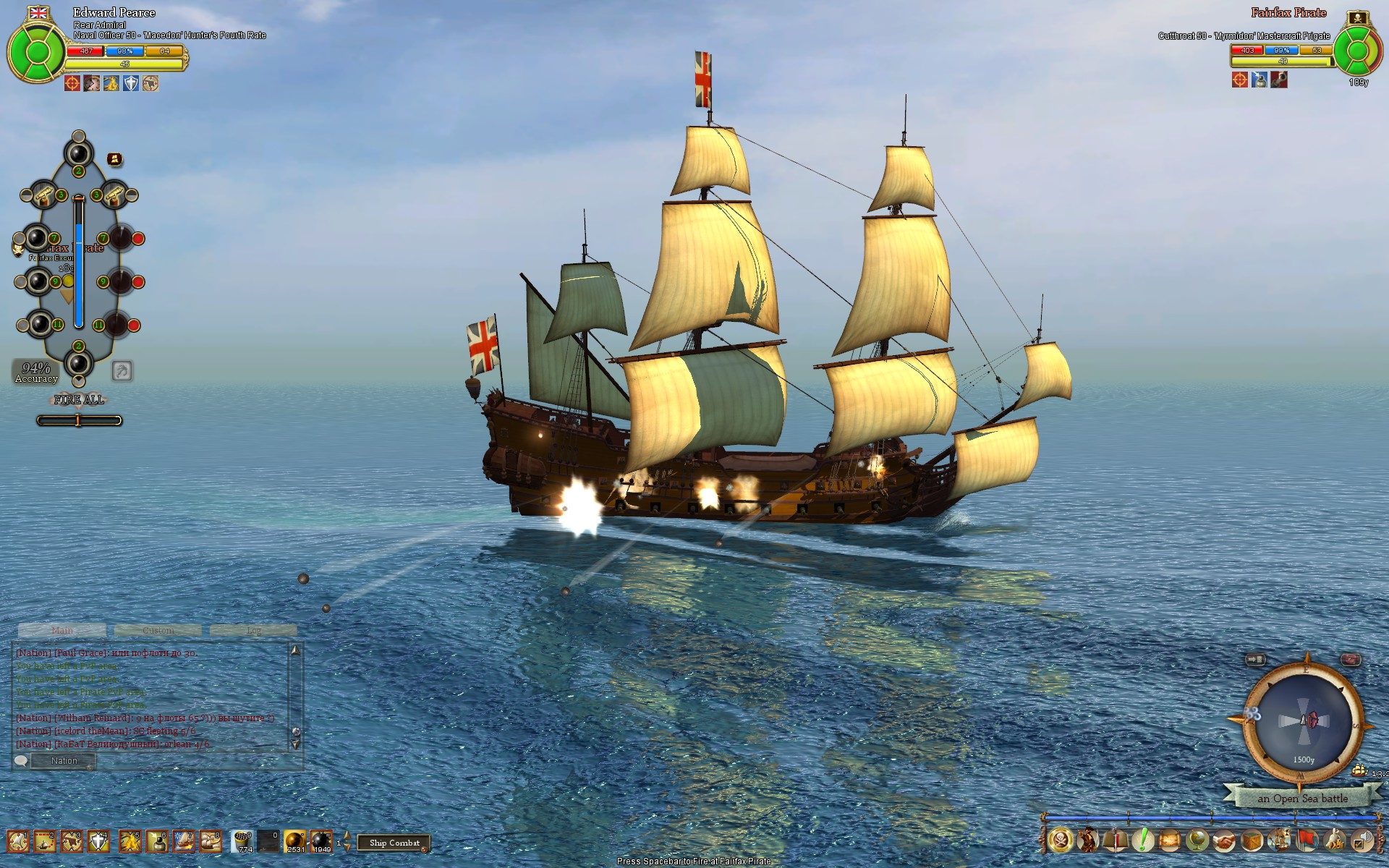Open the wooden crate menu button
This screenshot has height=868, width=1389.
tap(1252, 841)
